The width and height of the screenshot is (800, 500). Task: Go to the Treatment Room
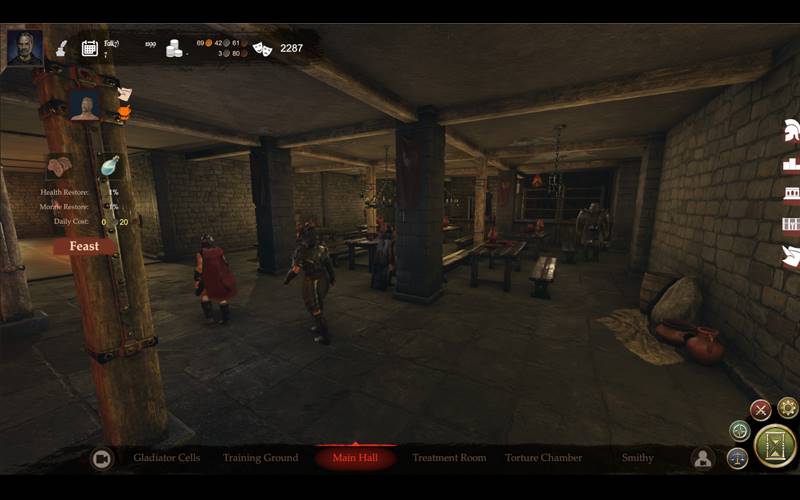coord(449,458)
